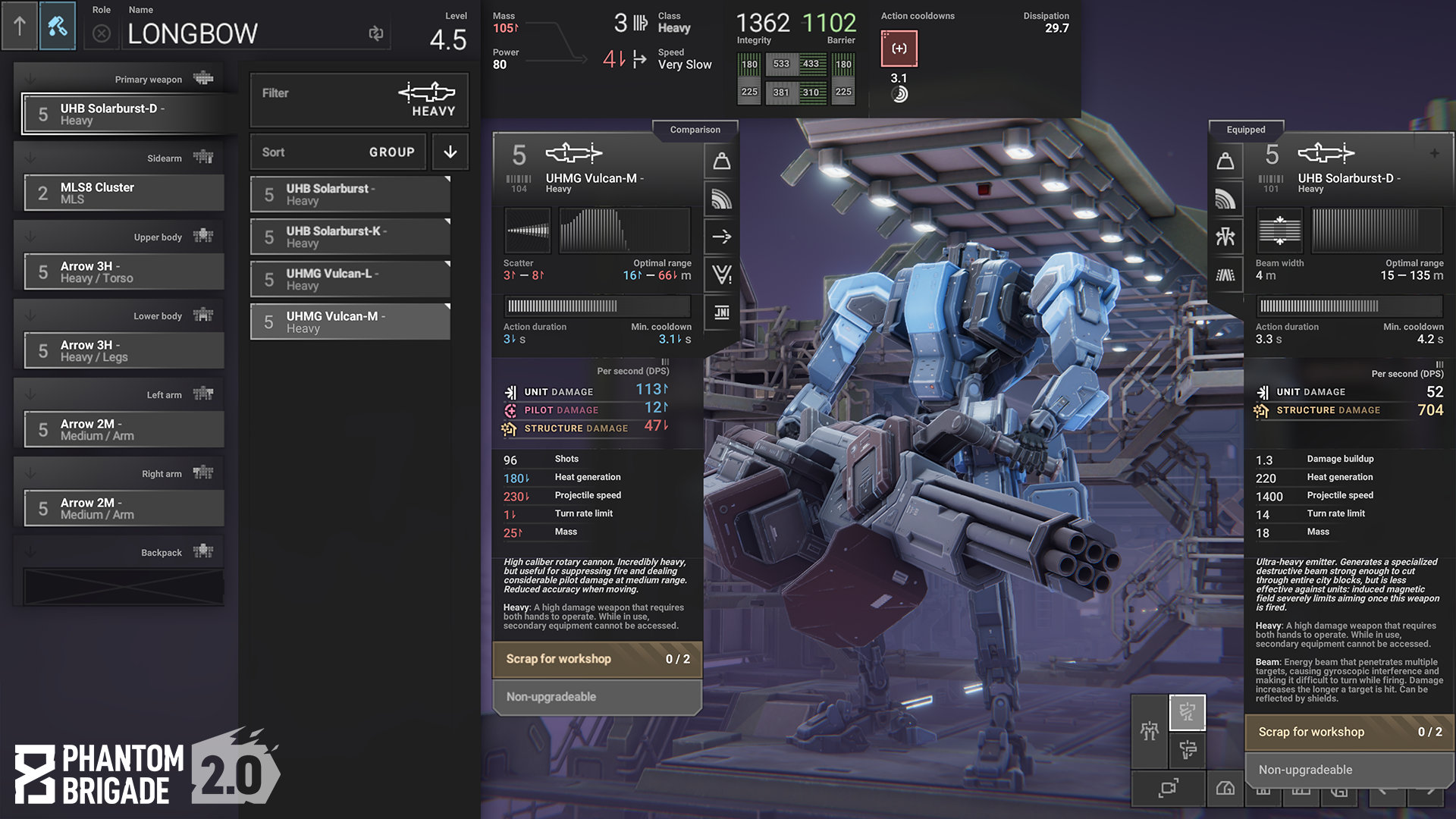This screenshot has width=1456, height=819.
Task: Toggle the scatter stat display icon
Action: point(720,199)
